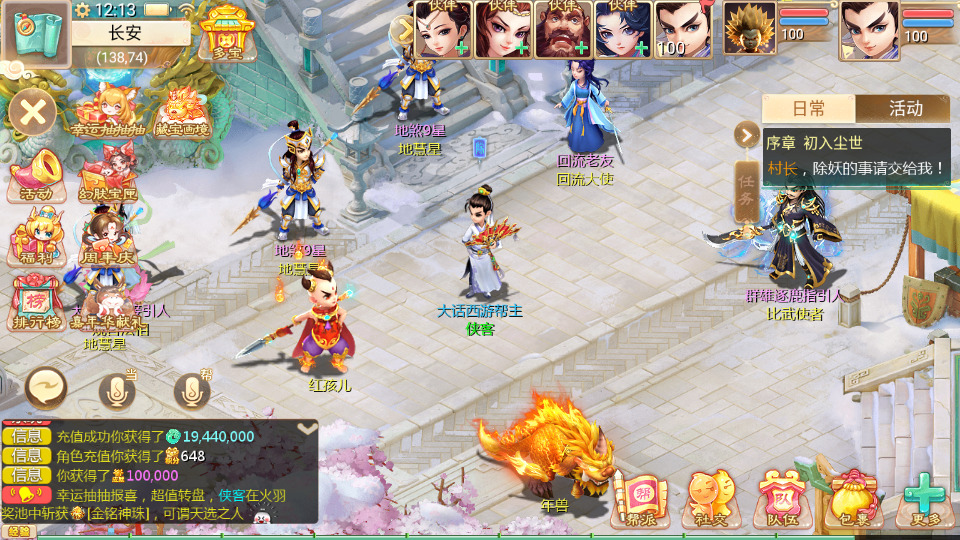
Task: Open the 福利 welfare rewards
Action: (x=33, y=241)
